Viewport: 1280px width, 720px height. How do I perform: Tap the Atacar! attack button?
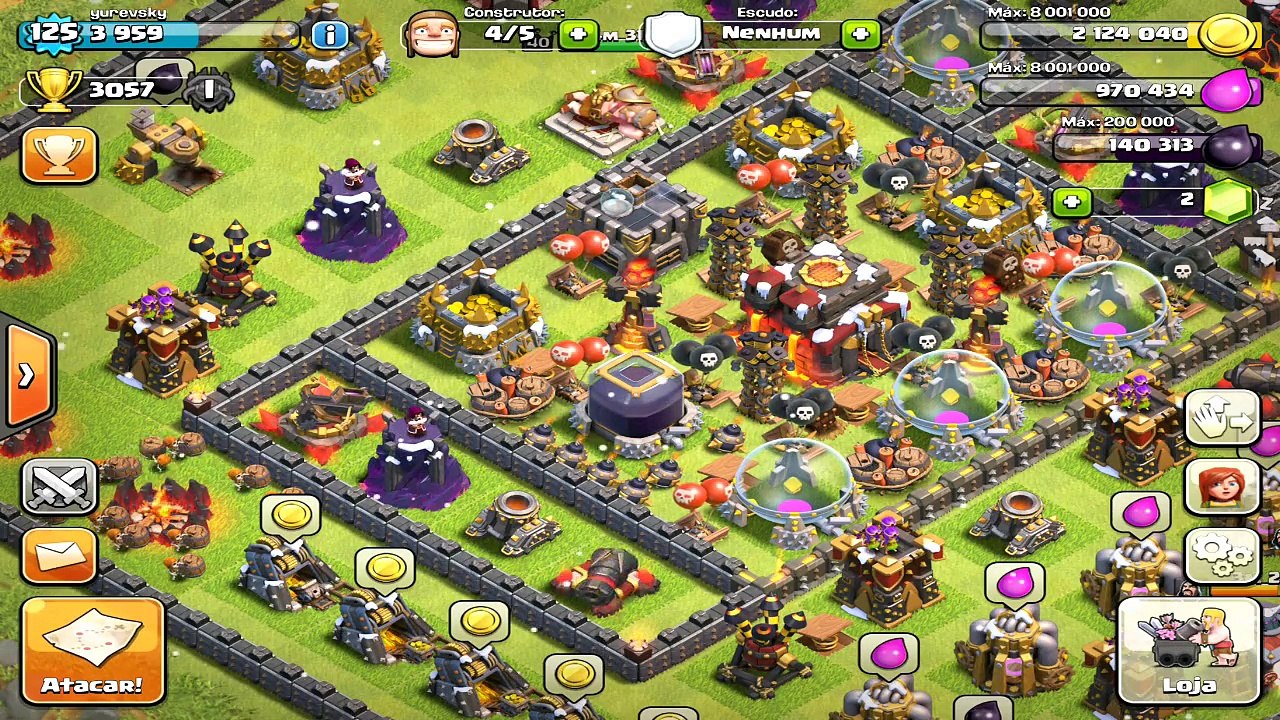92,651
